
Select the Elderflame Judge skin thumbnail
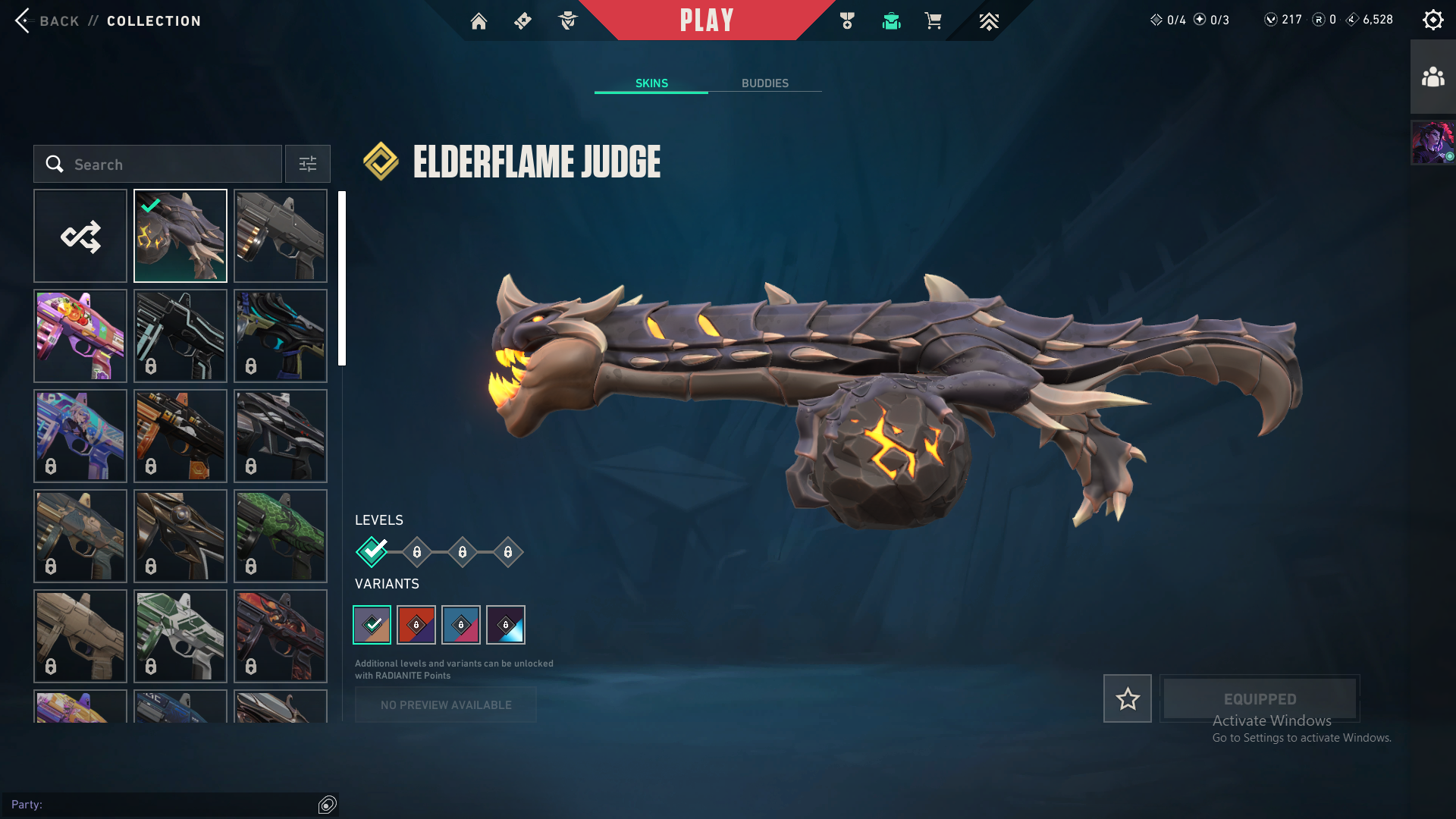click(180, 236)
